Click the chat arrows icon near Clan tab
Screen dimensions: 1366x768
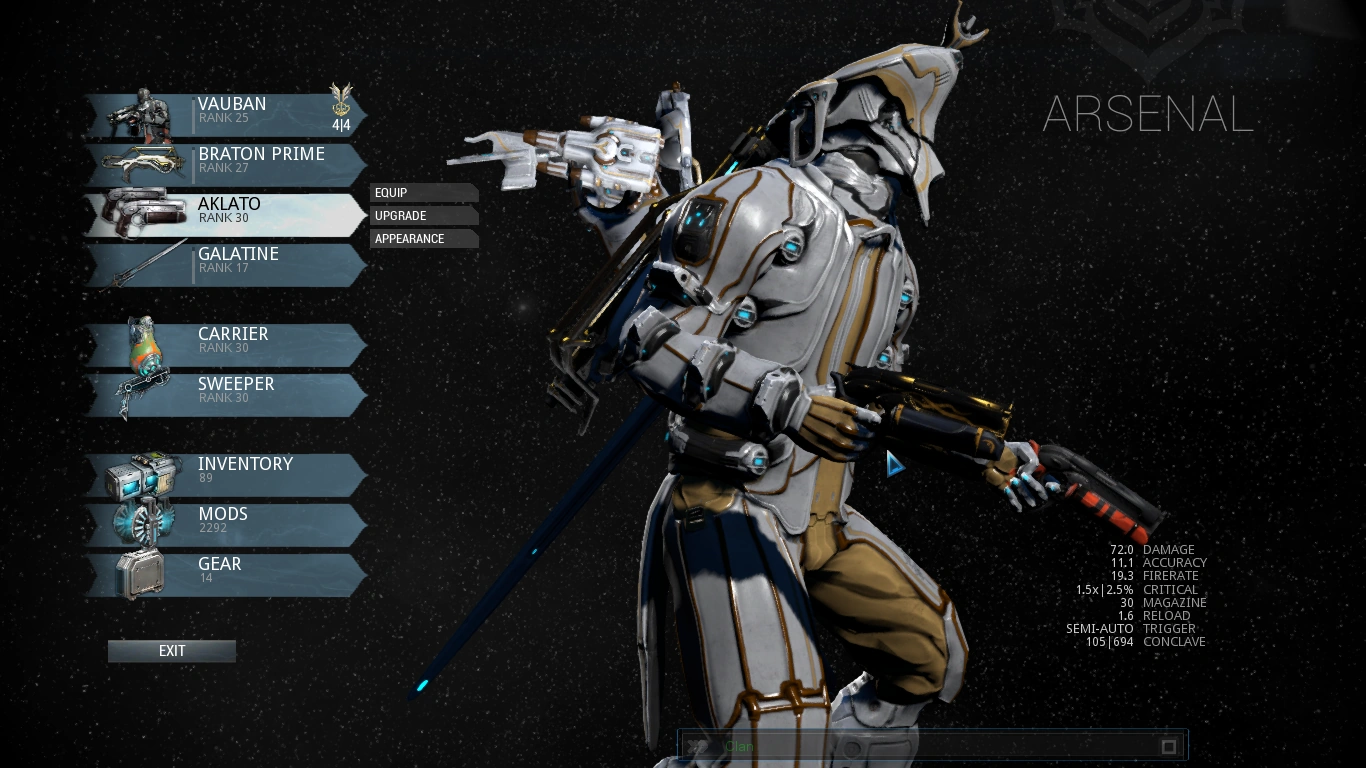coord(698,746)
